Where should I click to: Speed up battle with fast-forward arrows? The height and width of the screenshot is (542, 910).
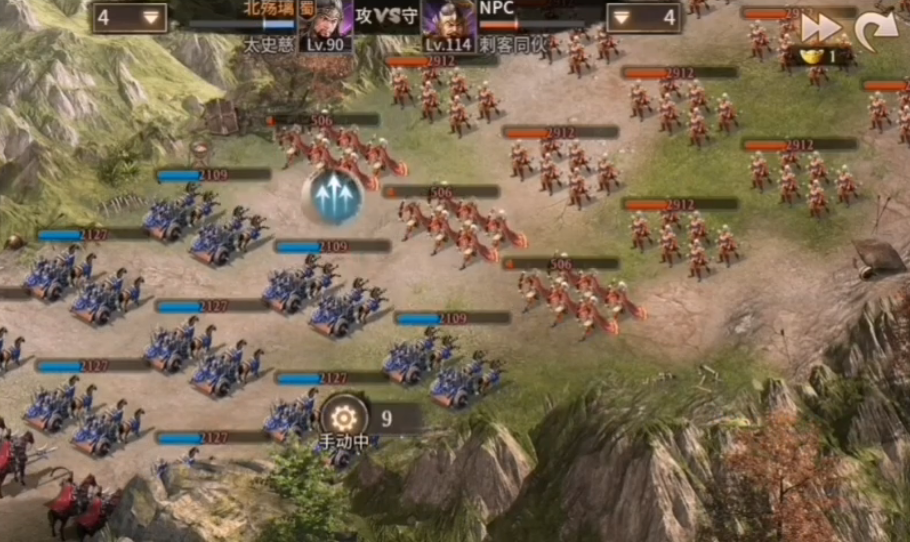click(820, 28)
